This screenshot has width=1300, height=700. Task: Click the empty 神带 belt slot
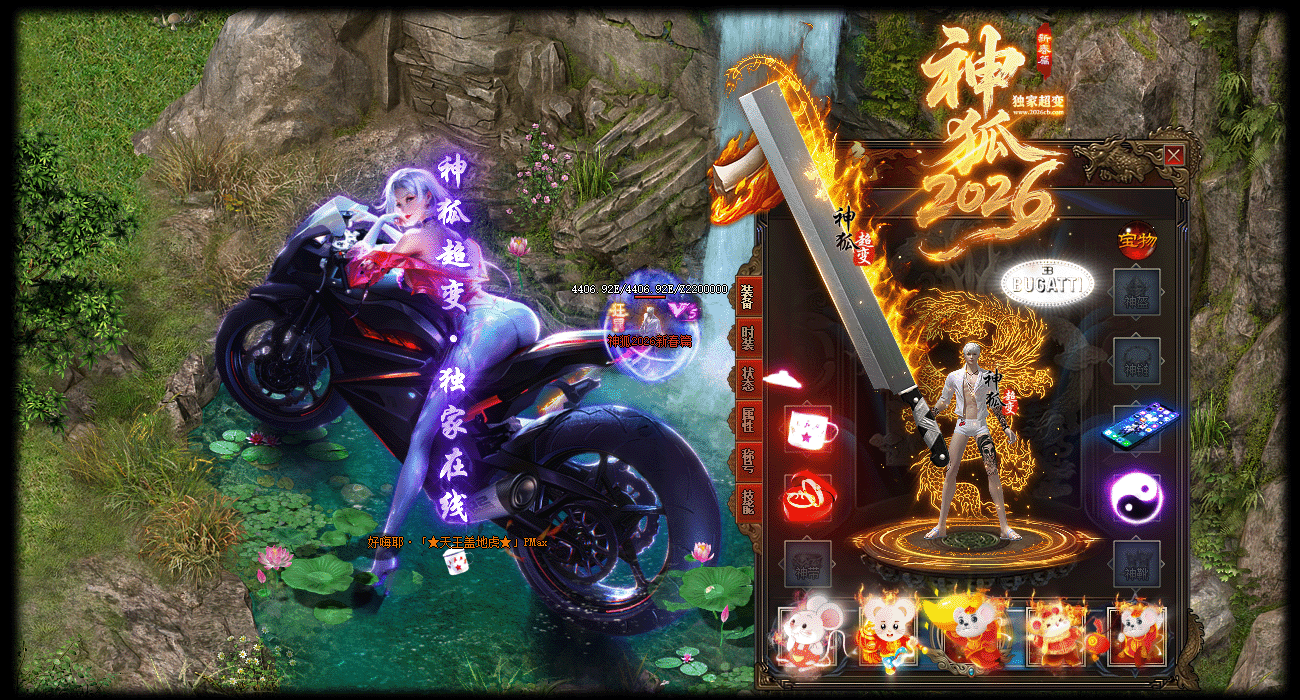pyautogui.click(x=808, y=565)
